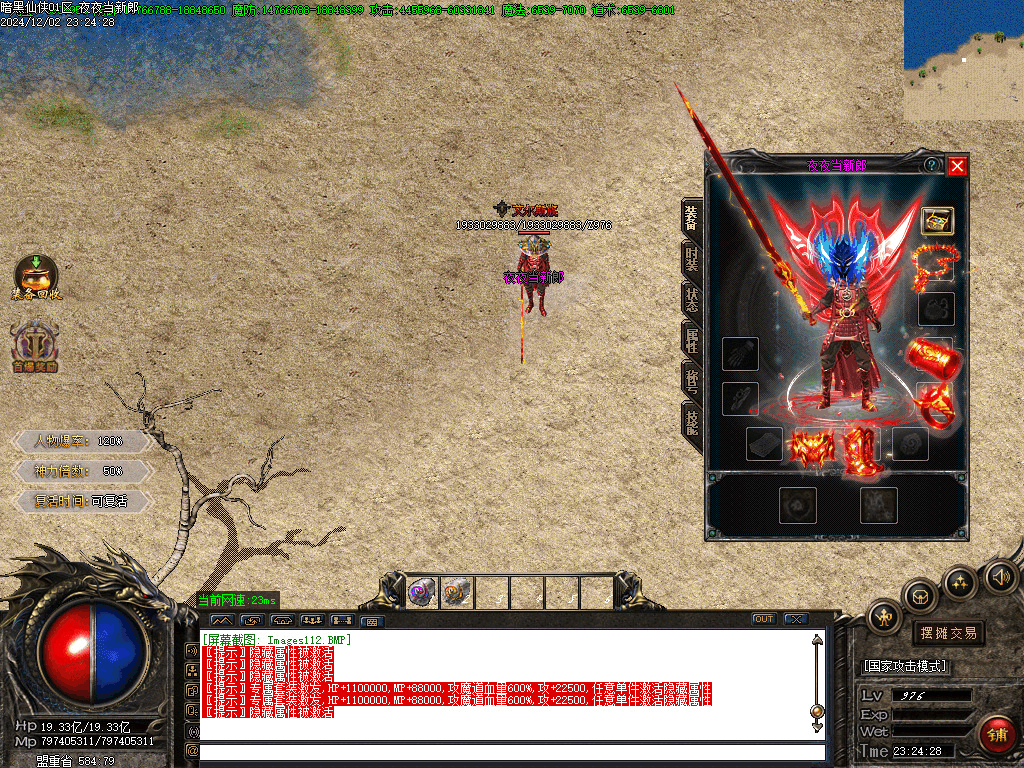Click the help question mark button
Screen dimensions: 1024x768
932,165
